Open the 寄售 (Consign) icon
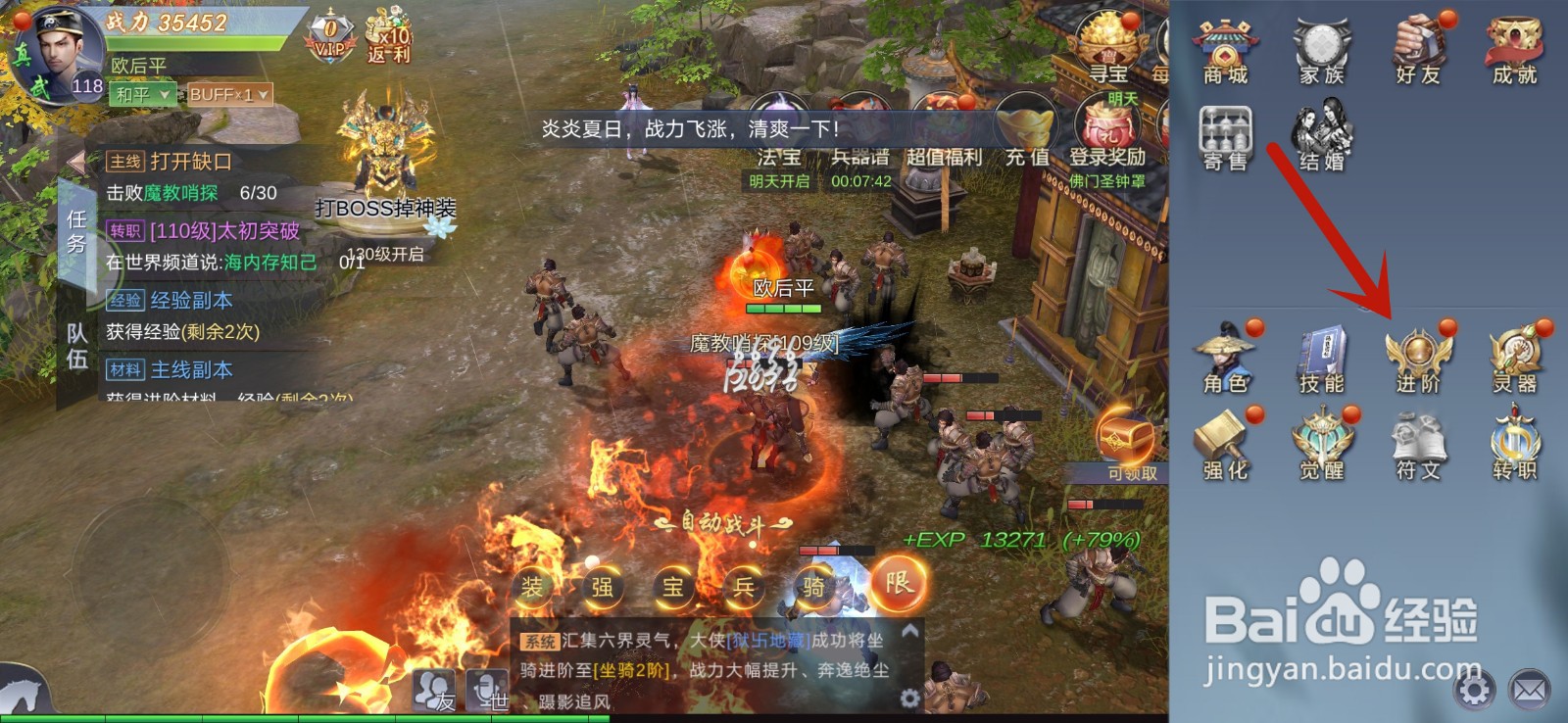The width and height of the screenshot is (1568, 723). pos(1227,137)
